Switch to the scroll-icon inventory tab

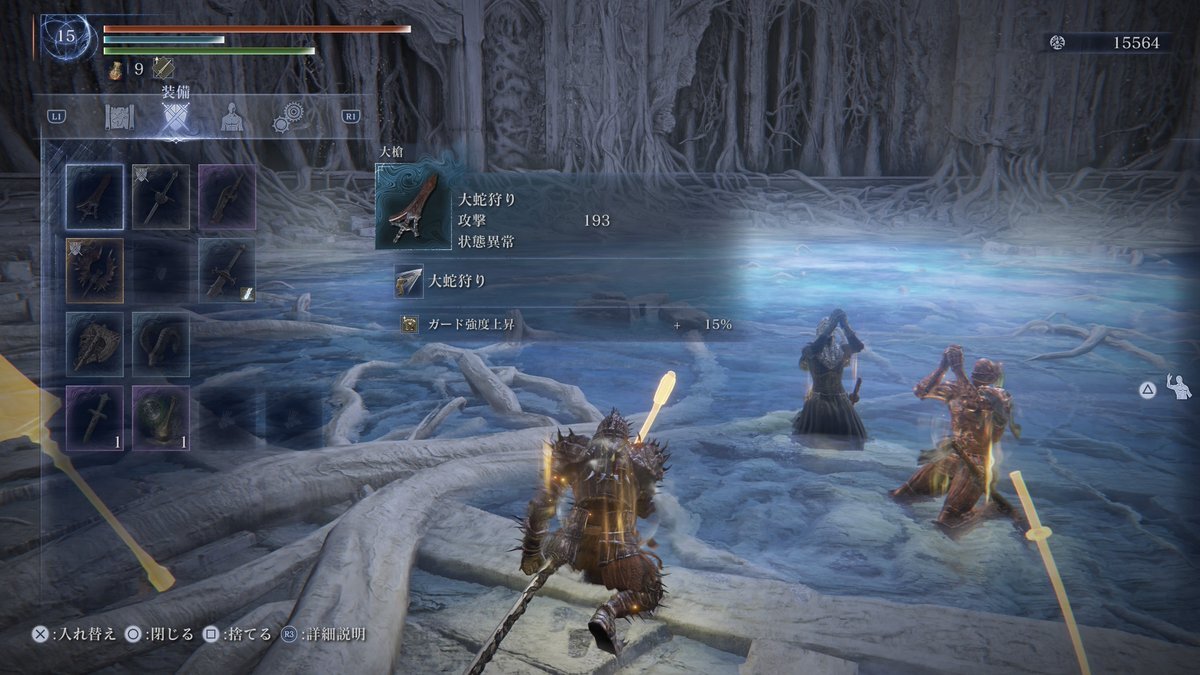point(120,118)
